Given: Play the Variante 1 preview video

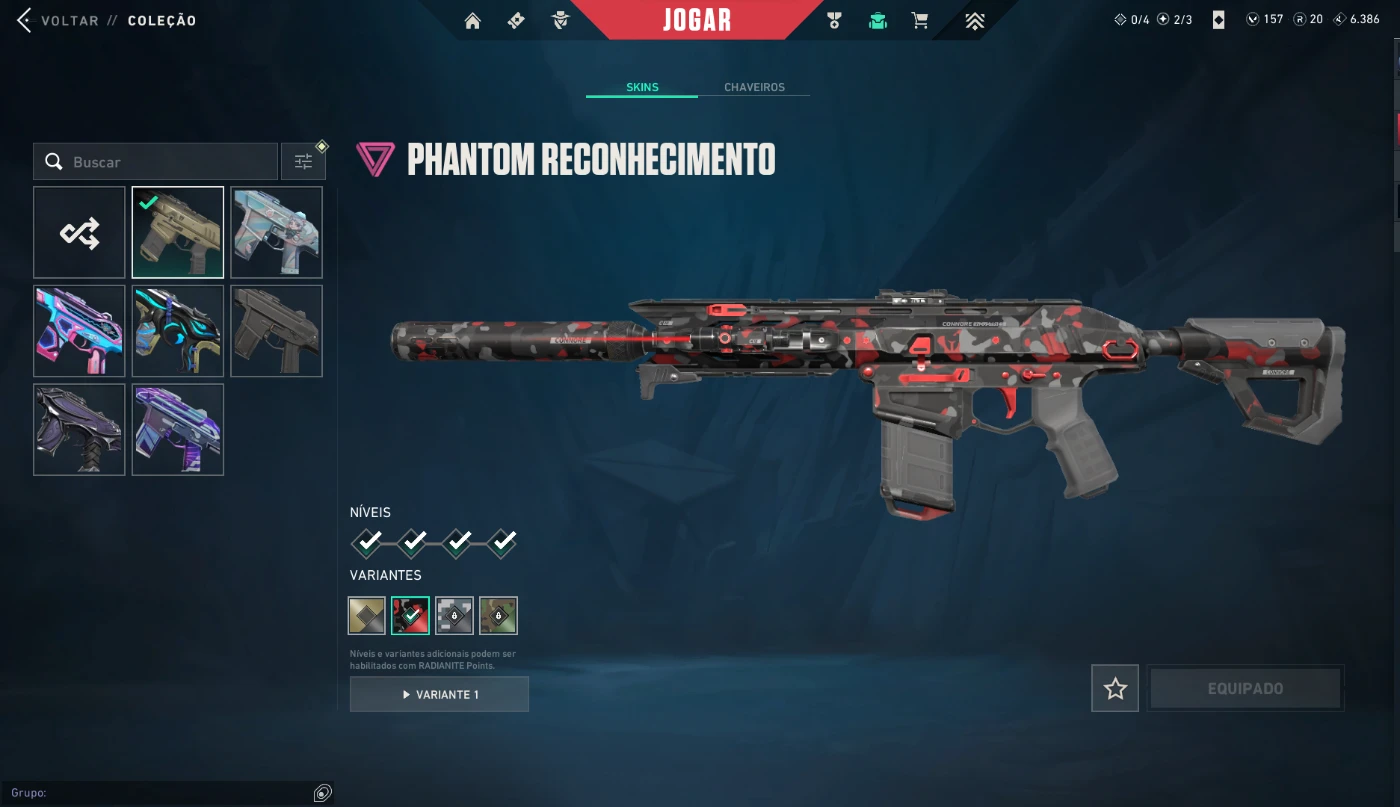Looking at the screenshot, I should pyautogui.click(x=439, y=694).
